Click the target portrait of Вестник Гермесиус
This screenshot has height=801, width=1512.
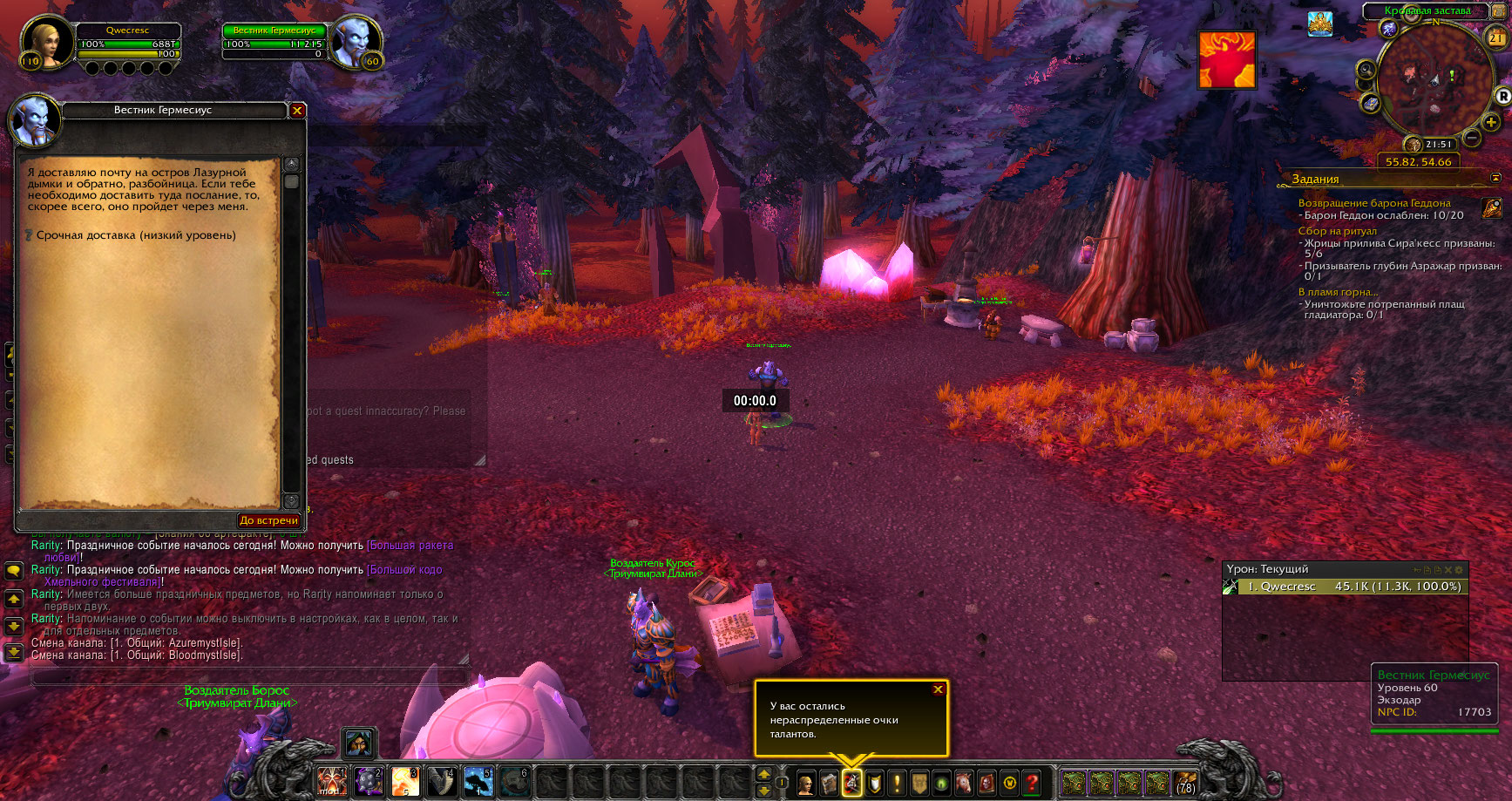356,41
